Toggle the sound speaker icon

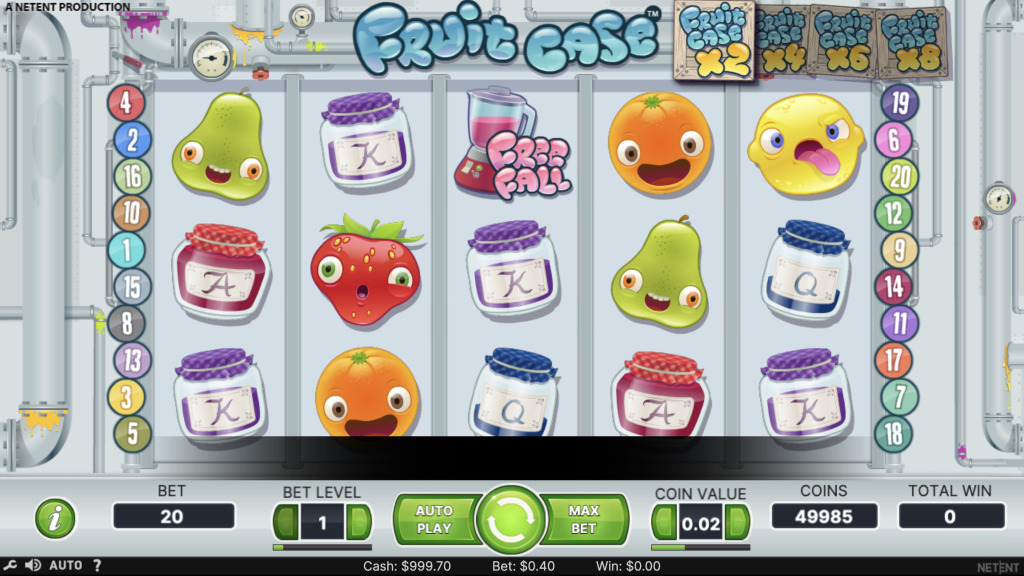(33, 566)
